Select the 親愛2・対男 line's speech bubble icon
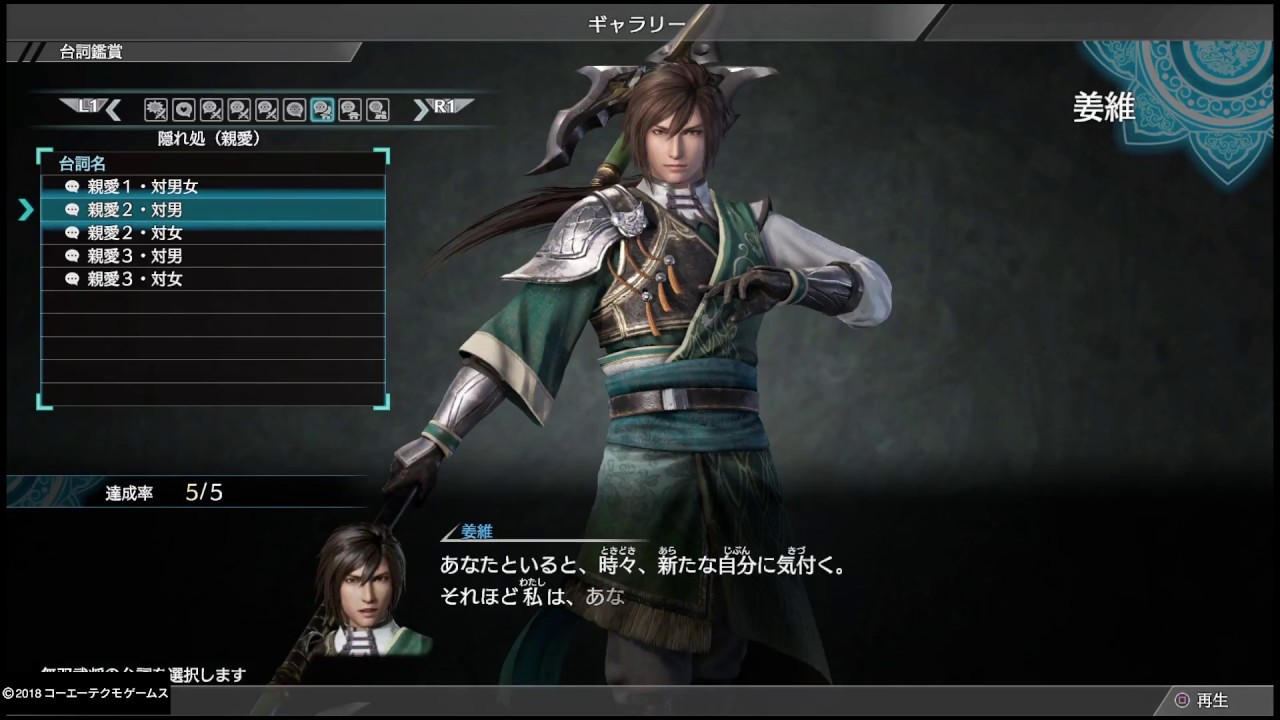The width and height of the screenshot is (1280, 720). 70,209
